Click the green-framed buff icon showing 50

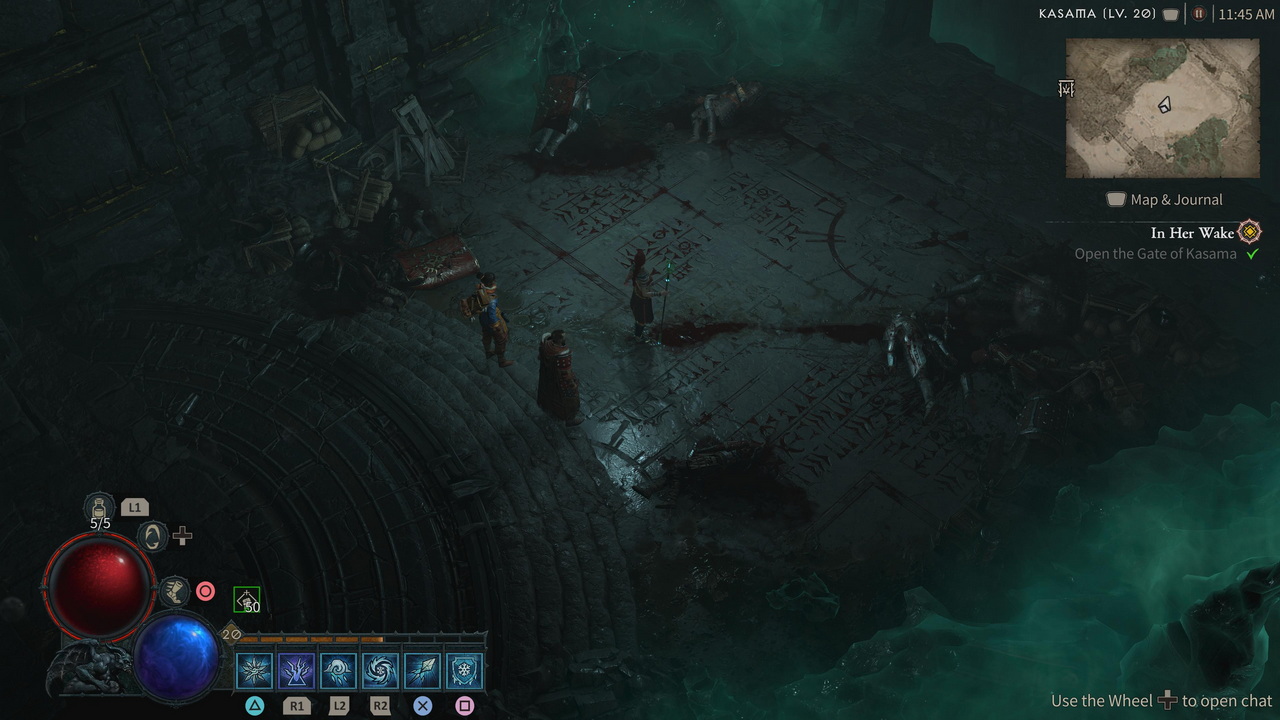246,599
